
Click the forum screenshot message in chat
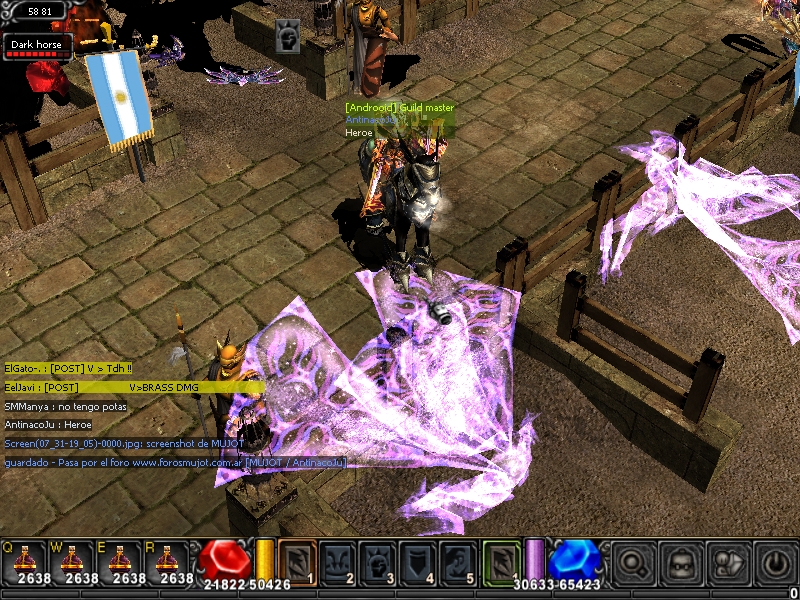click(175, 452)
